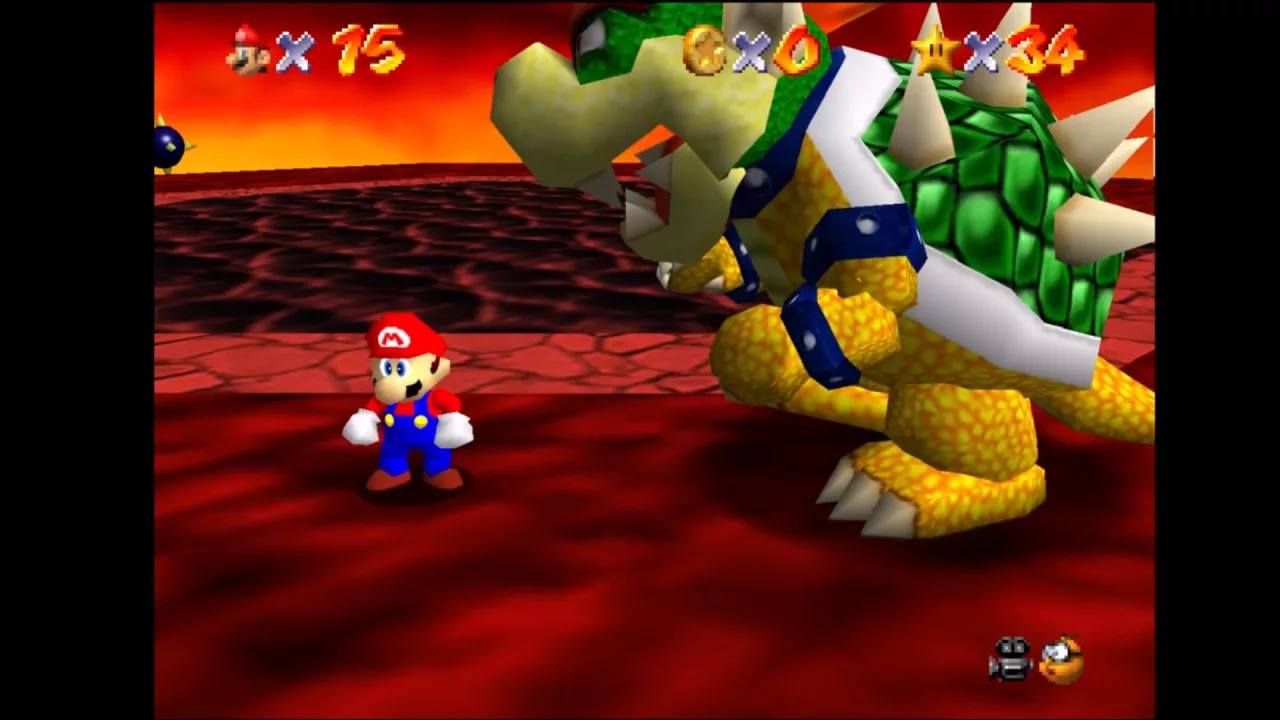Select the black movie camera icon

1010,659
